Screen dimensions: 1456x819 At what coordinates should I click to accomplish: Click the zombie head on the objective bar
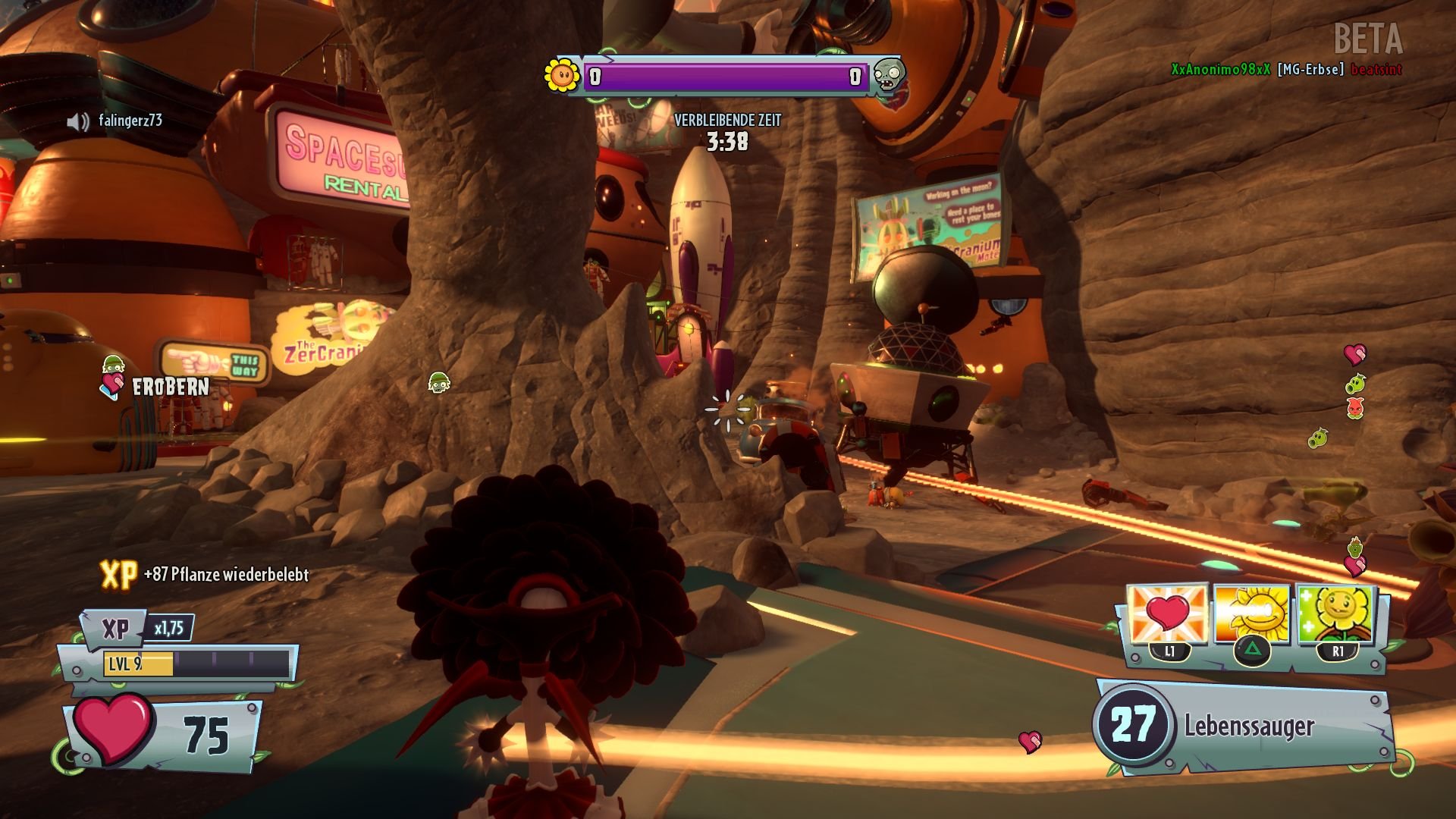point(893,77)
